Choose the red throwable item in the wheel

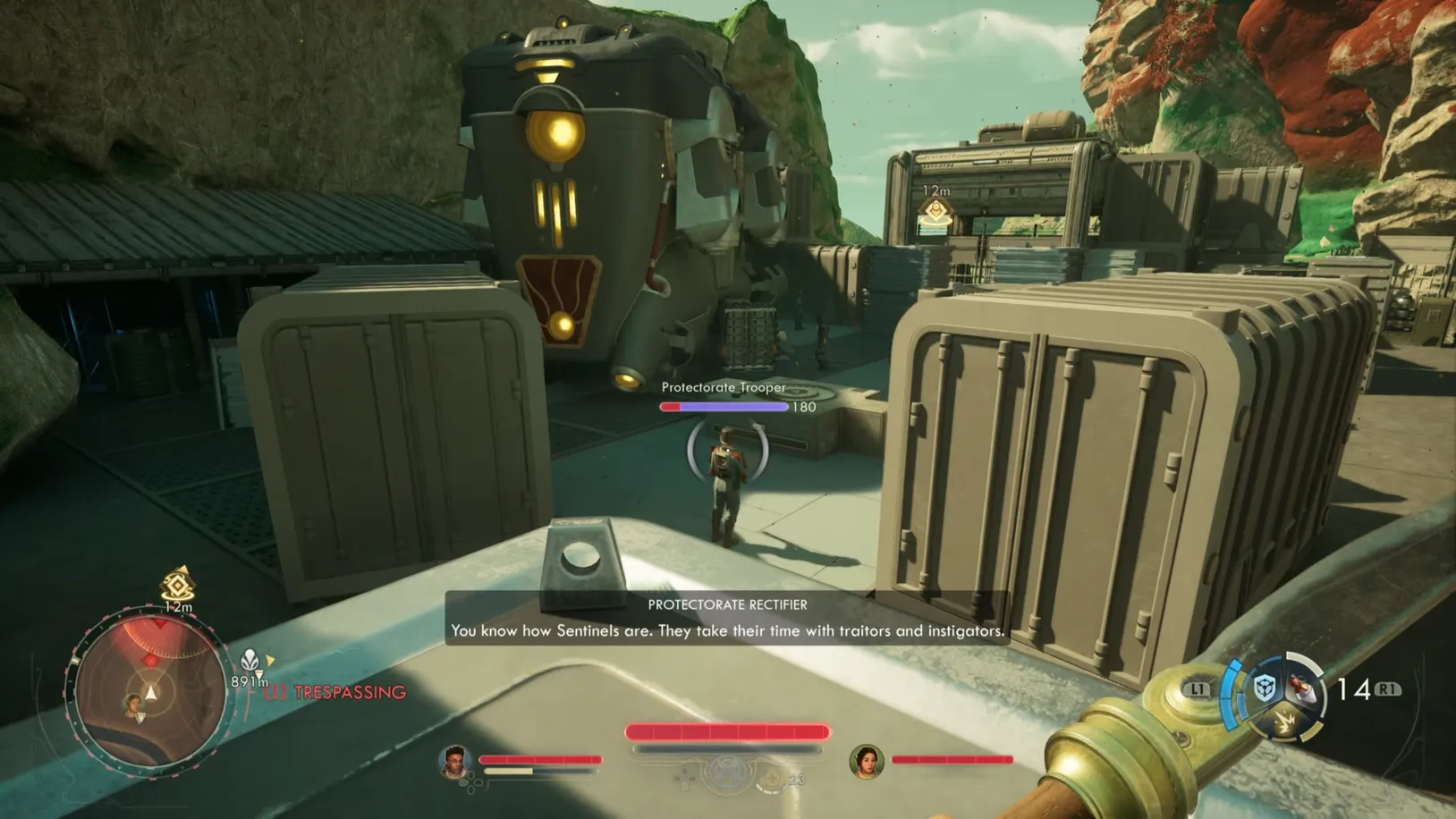coord(1301,688)
